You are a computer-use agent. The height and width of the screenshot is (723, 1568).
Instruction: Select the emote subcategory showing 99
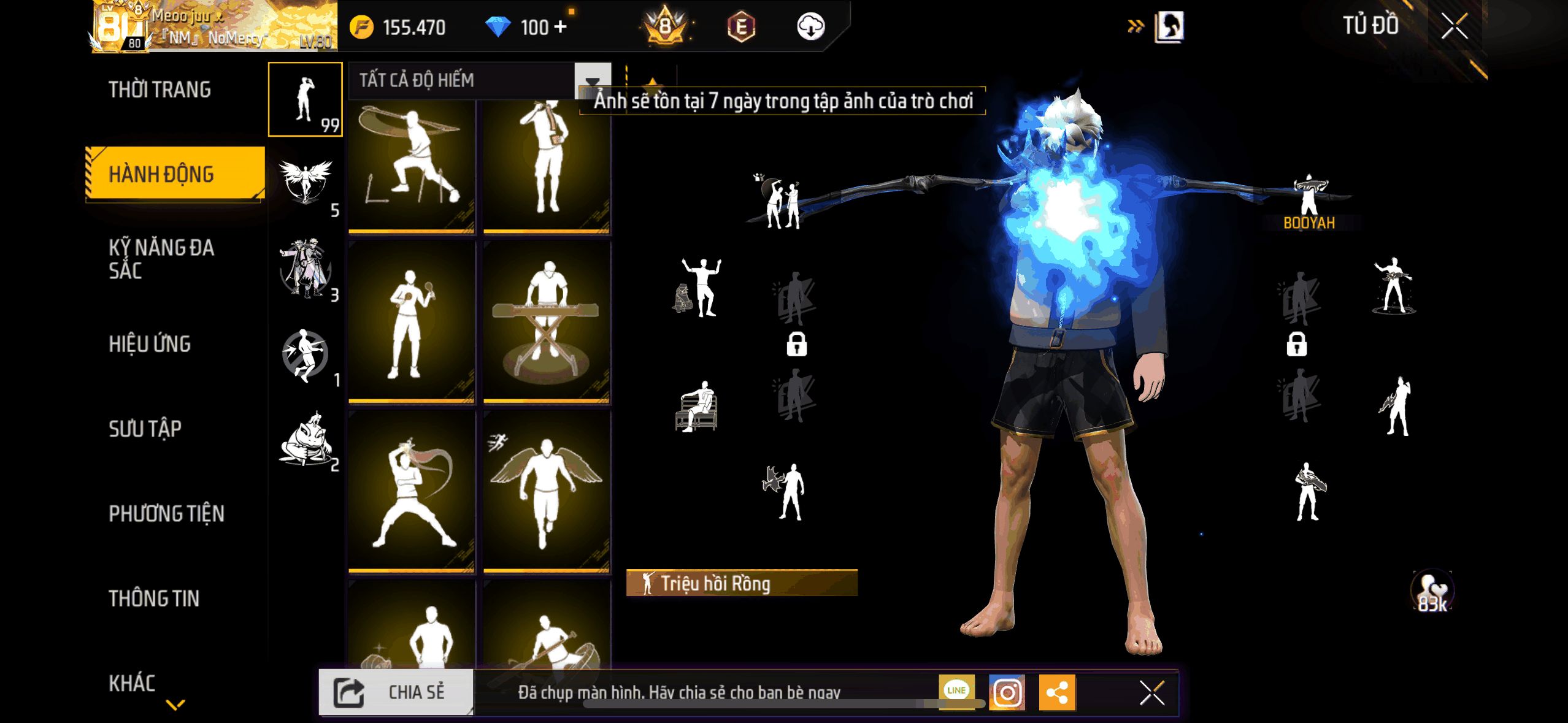tap(305, 99)
